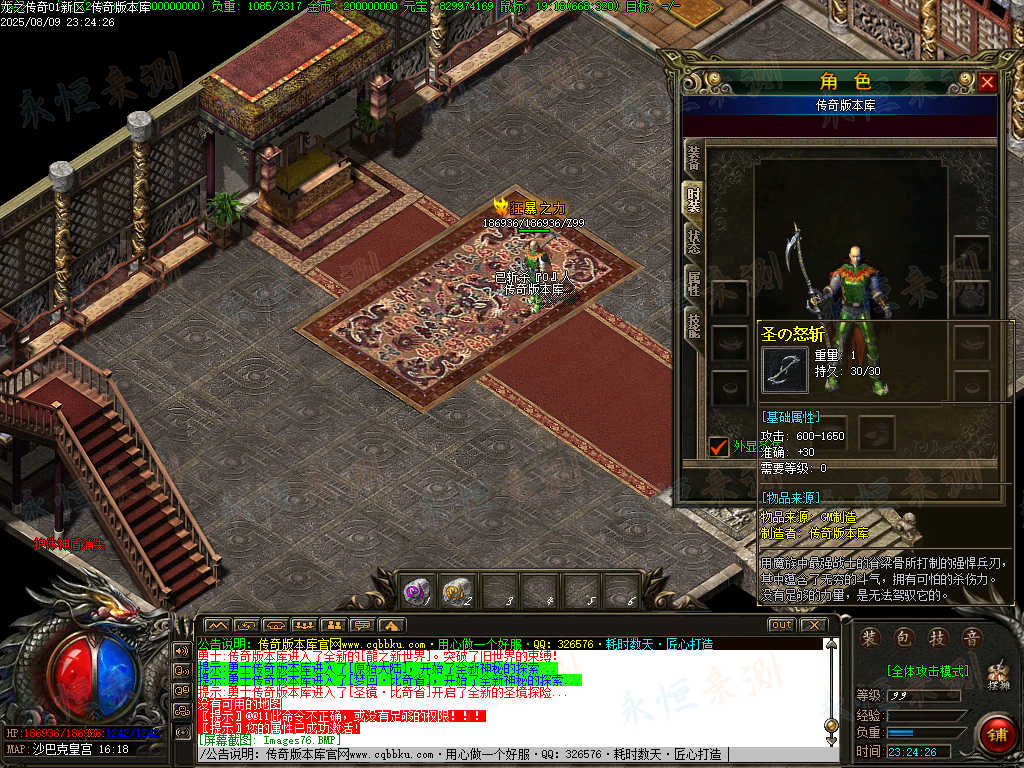Use the orange scroll in hotbar slot 2
Image resolution: width=1024 pixels, height=768 pixels.
click(x=456, y=591)
